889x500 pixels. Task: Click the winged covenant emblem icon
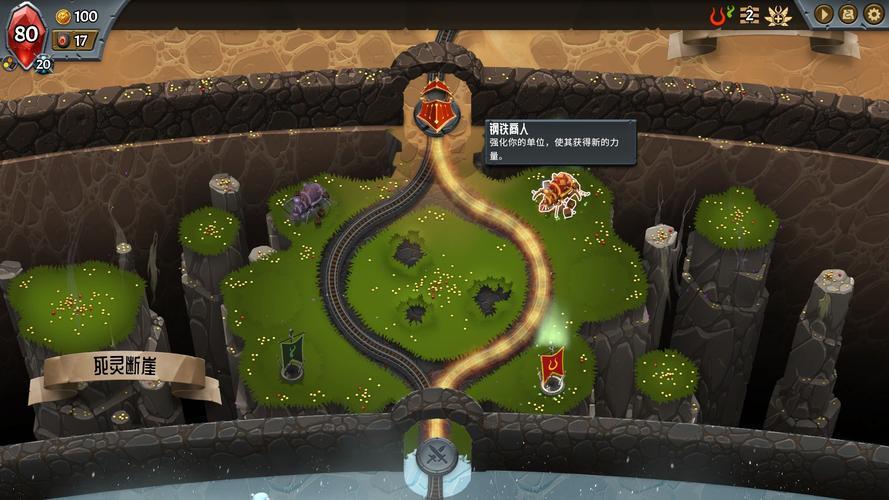tap(778, 15)
